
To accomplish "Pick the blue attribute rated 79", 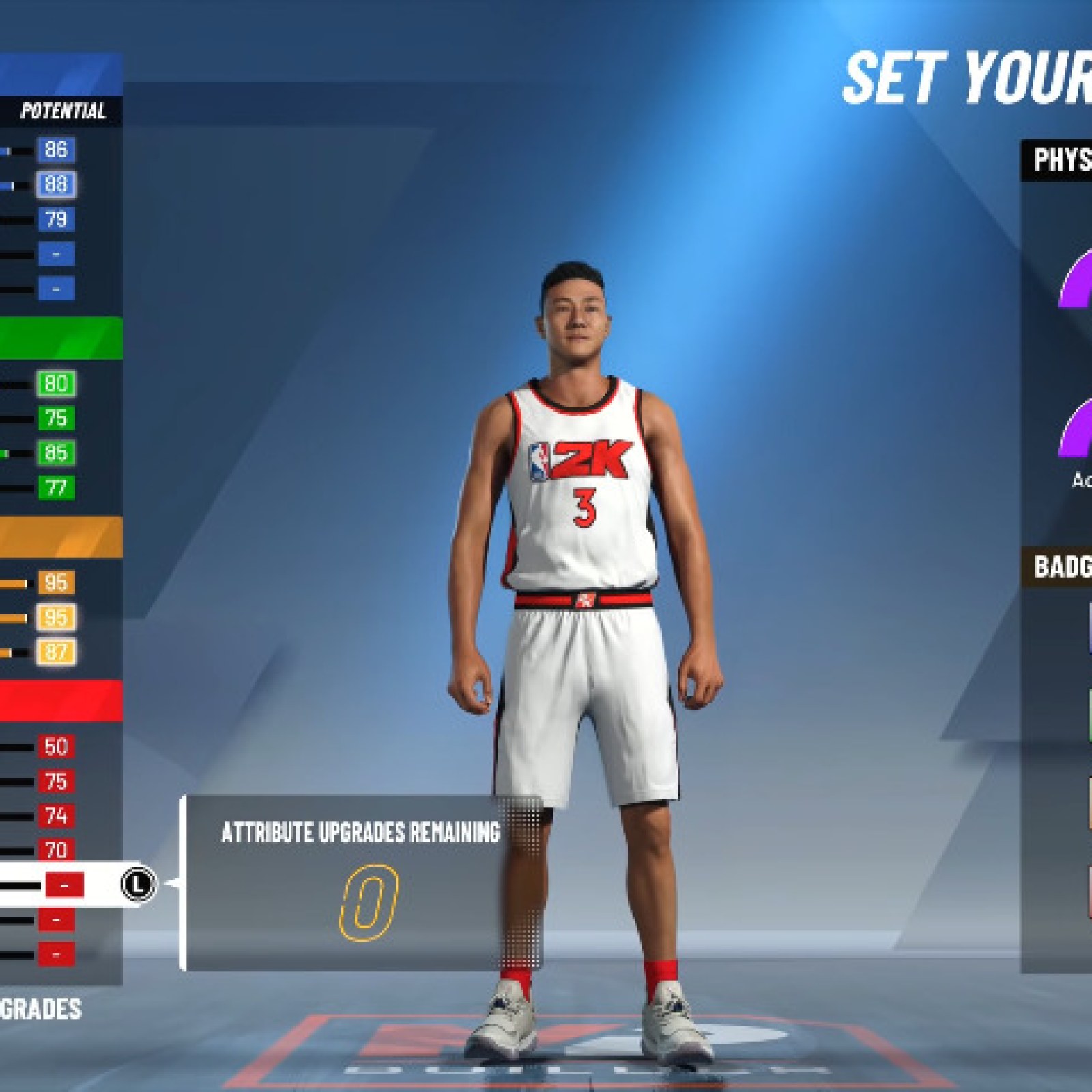I will 55,220.
